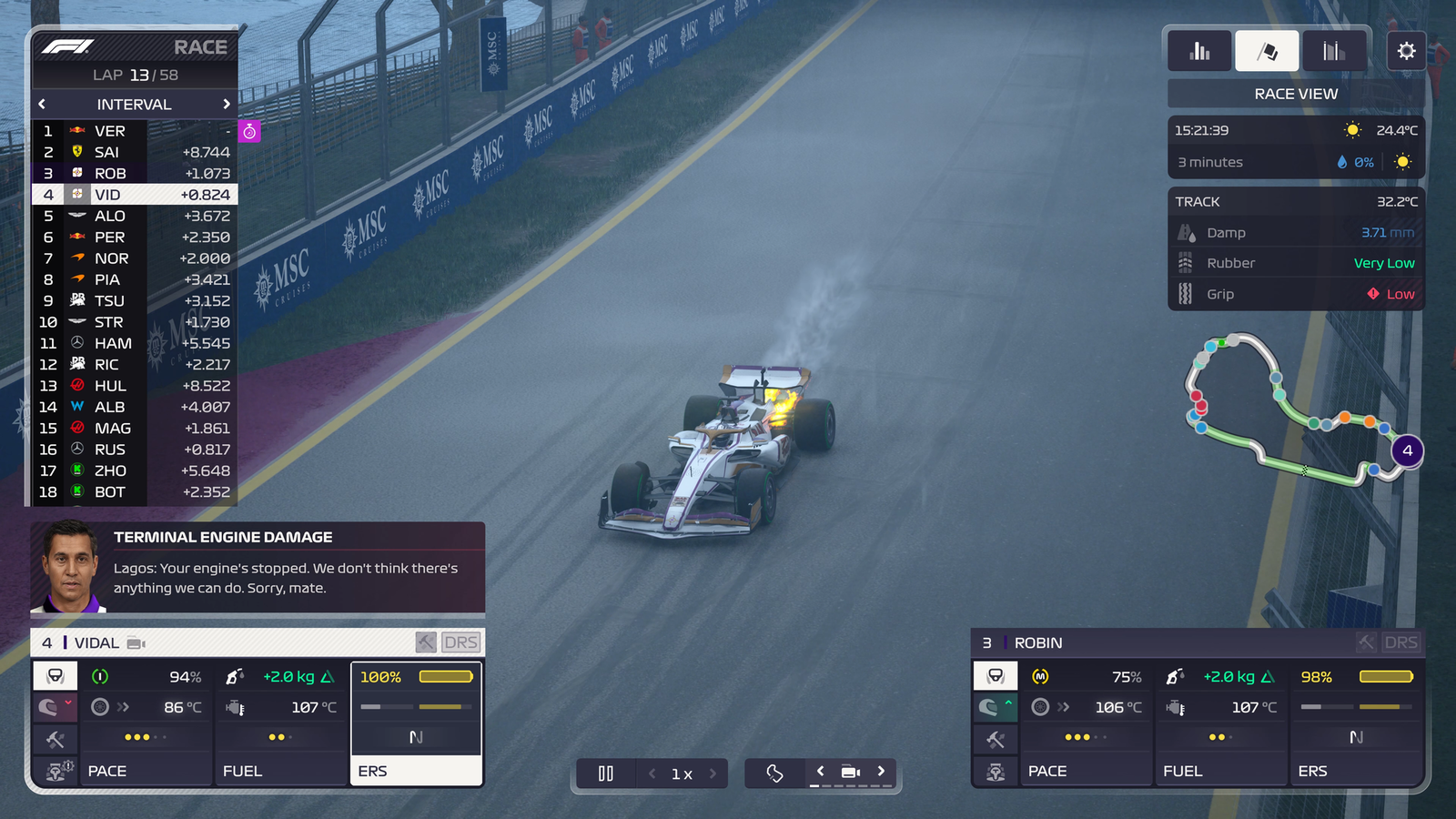The width and height of the screenshot is (1456, 819).
Task: Toggle the stopwatch icon next to VER's row
Action: [x=248, y=131]
